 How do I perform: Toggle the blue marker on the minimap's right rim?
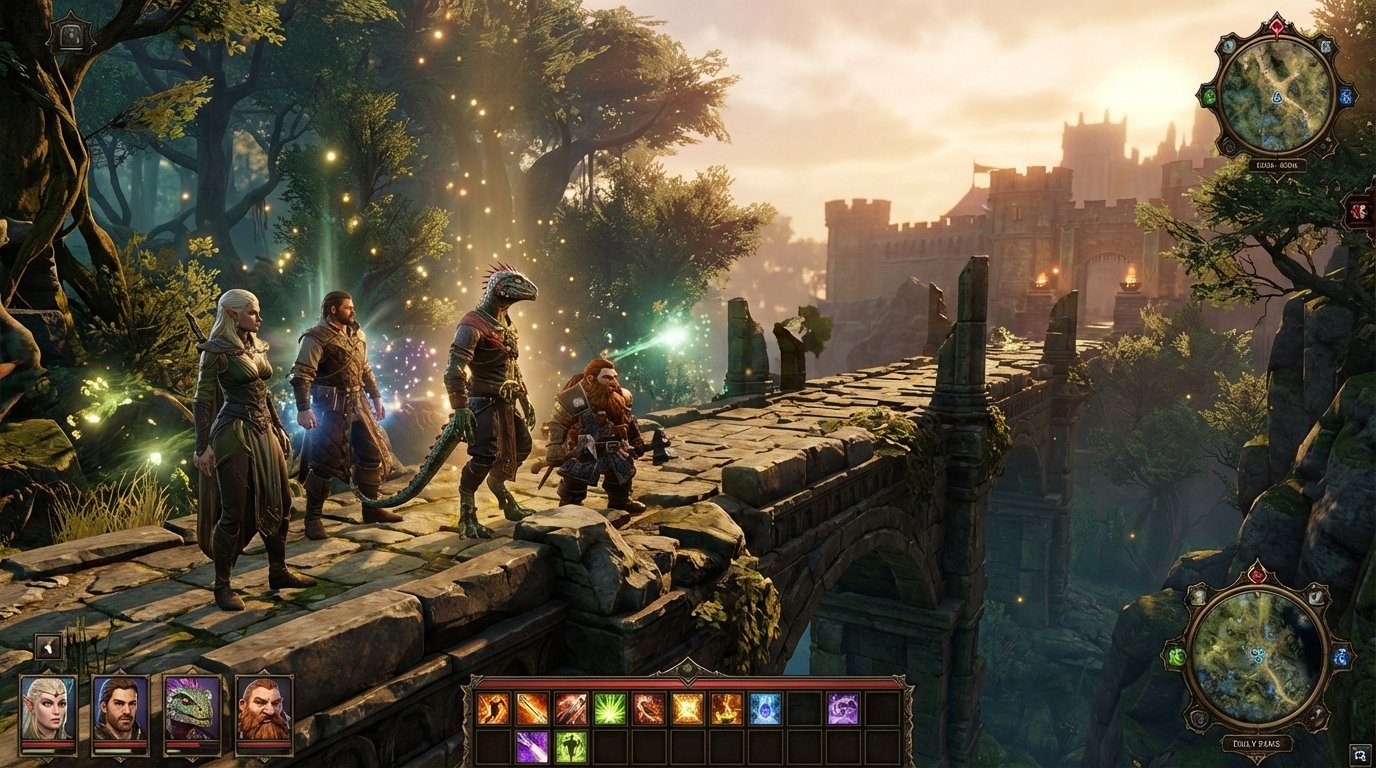tap(1346, 97)
